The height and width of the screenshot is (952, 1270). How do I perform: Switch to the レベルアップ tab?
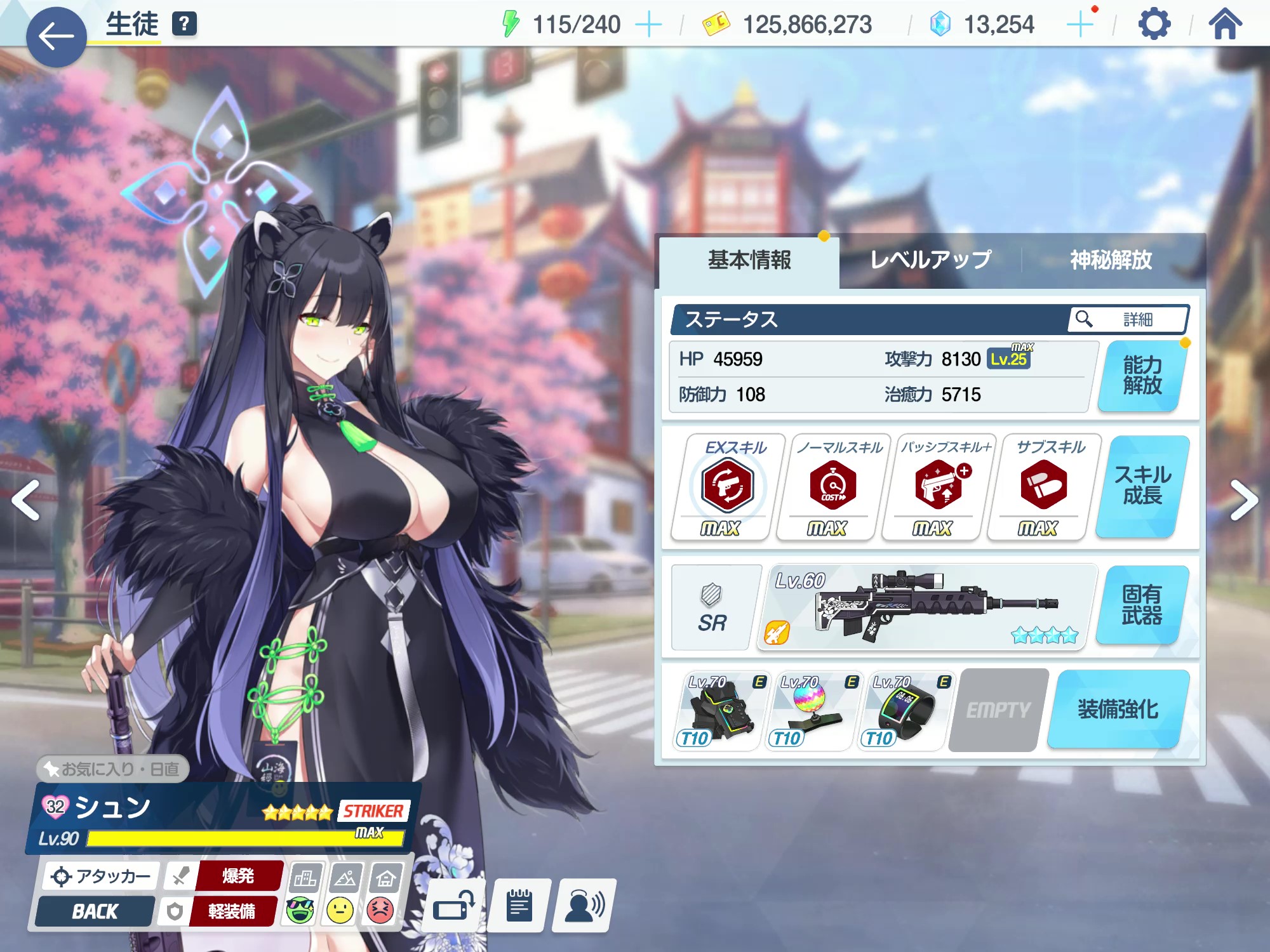(930, 260)
